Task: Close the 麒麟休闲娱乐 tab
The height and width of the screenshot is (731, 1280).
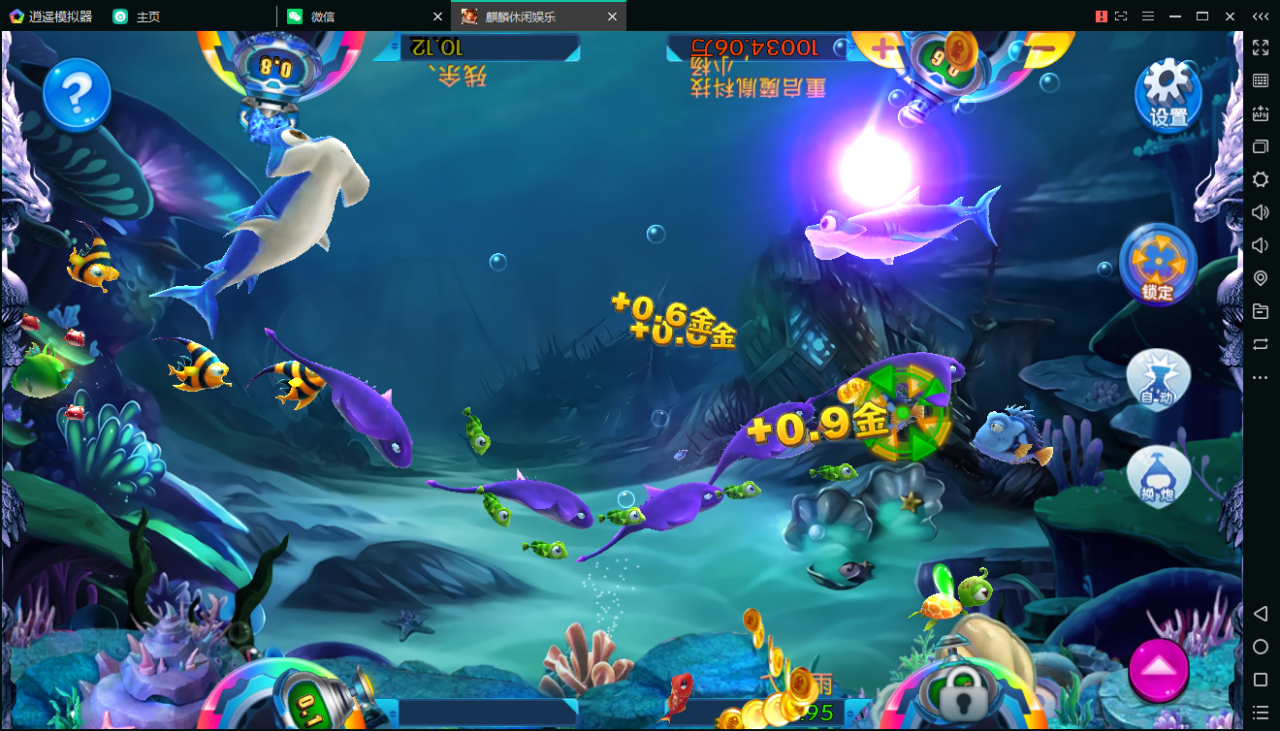Action: [612, 16]
